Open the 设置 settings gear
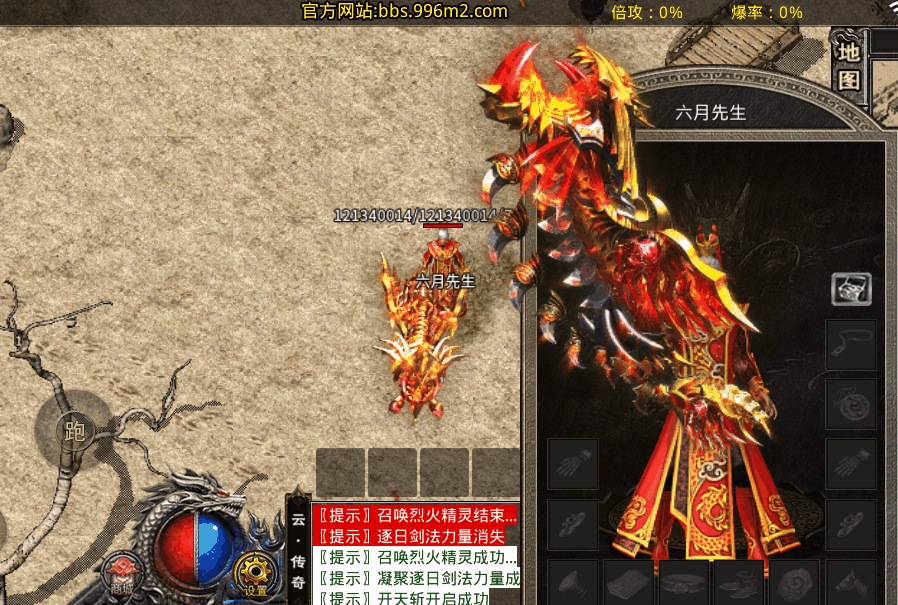Image resolution: width=898 pixels, height=605 pixels. pos(255,574)
